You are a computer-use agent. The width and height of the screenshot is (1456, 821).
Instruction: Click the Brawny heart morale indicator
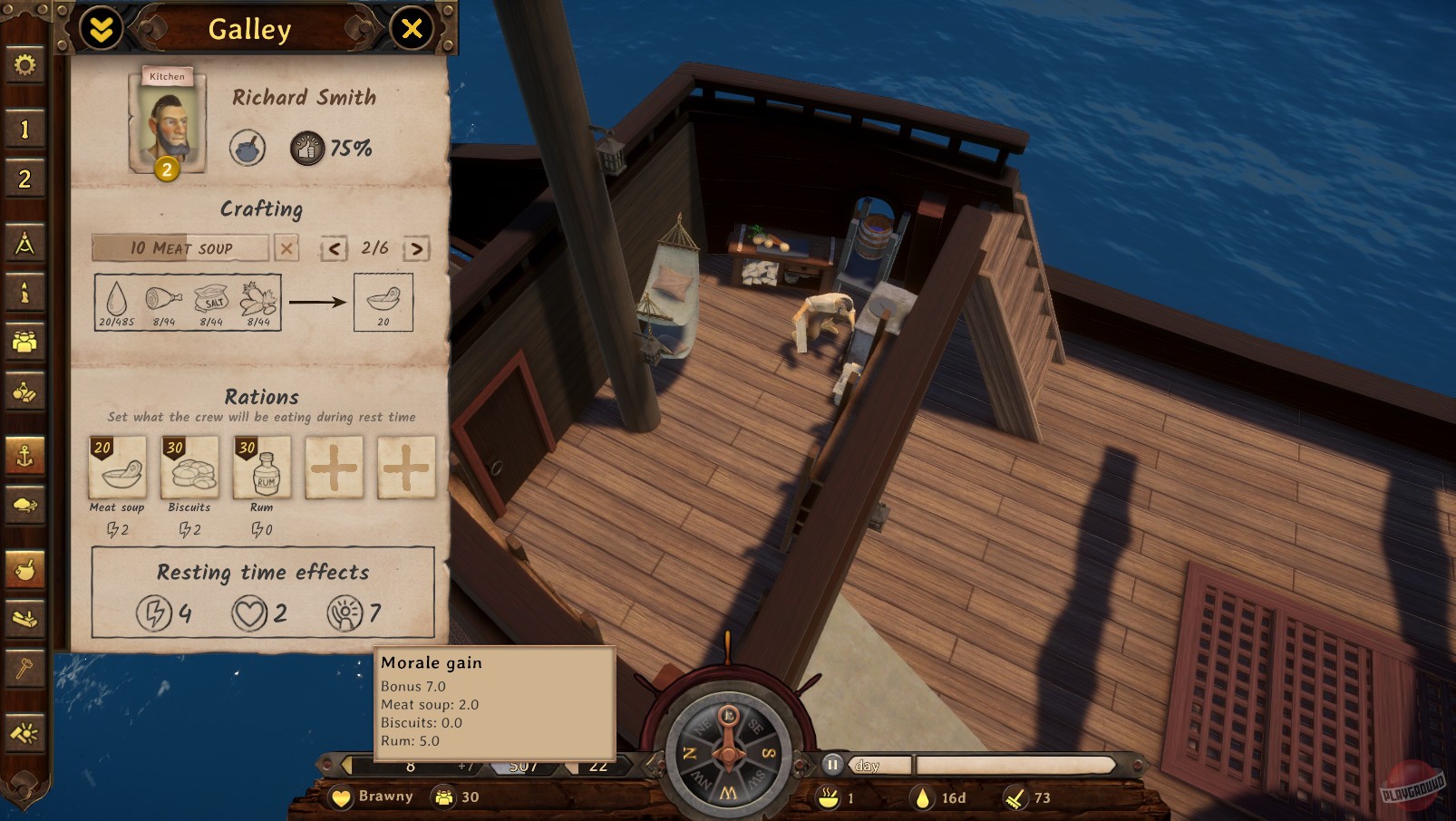point(340,797)
